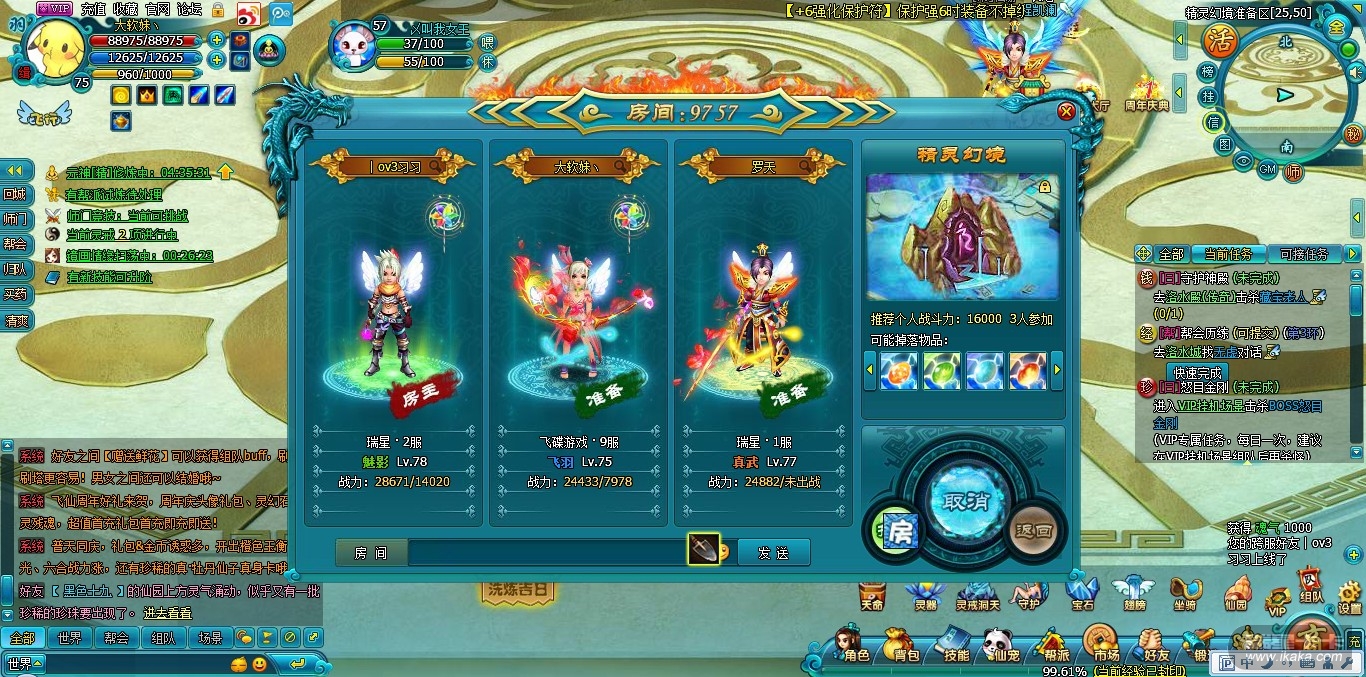The image size is (1366, 677).
Task: Open the 设置 settings gear
Action: coord(1349,596)
